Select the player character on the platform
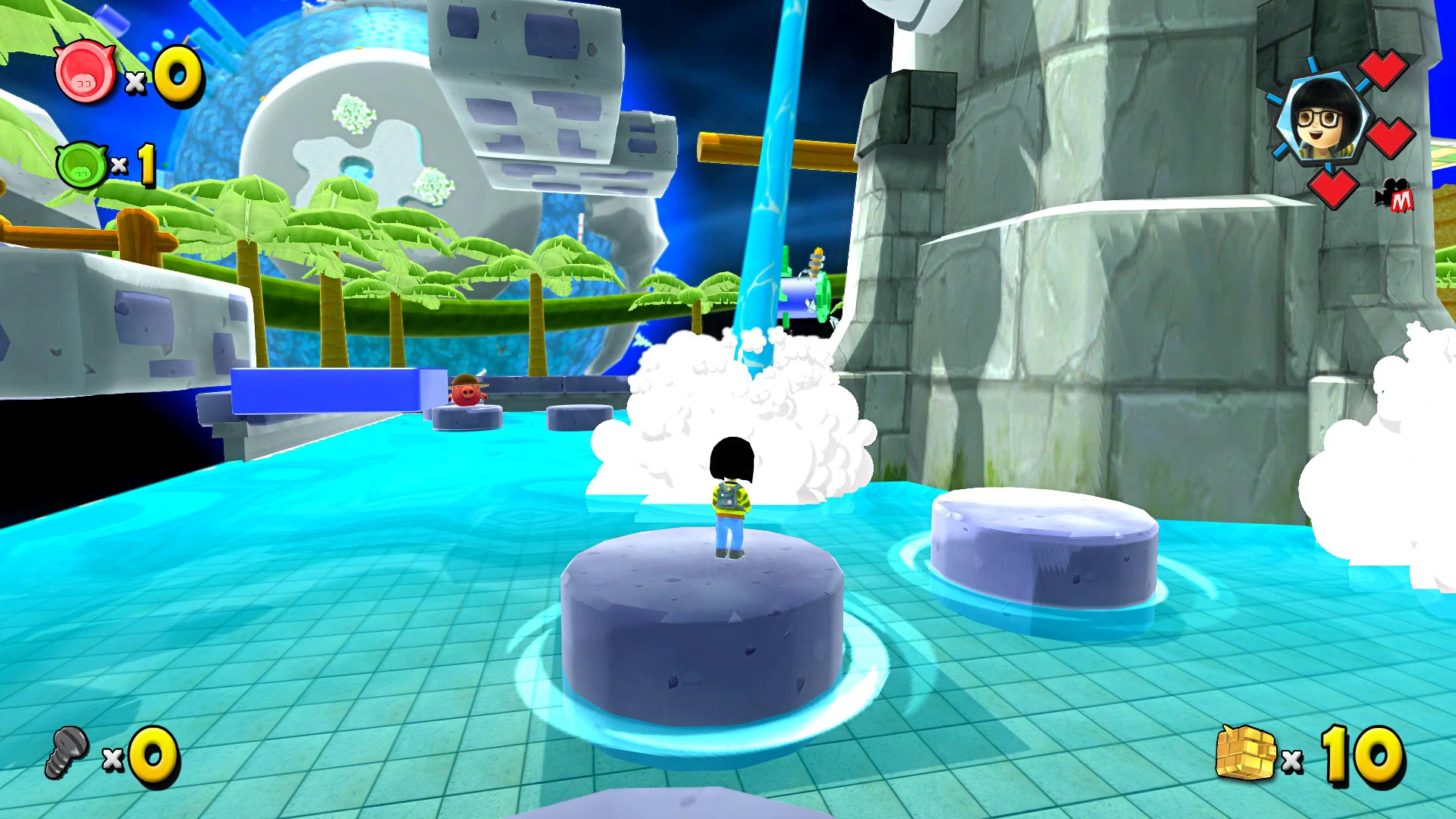Screen dimensions: 1456x819 tap(730, 497)
